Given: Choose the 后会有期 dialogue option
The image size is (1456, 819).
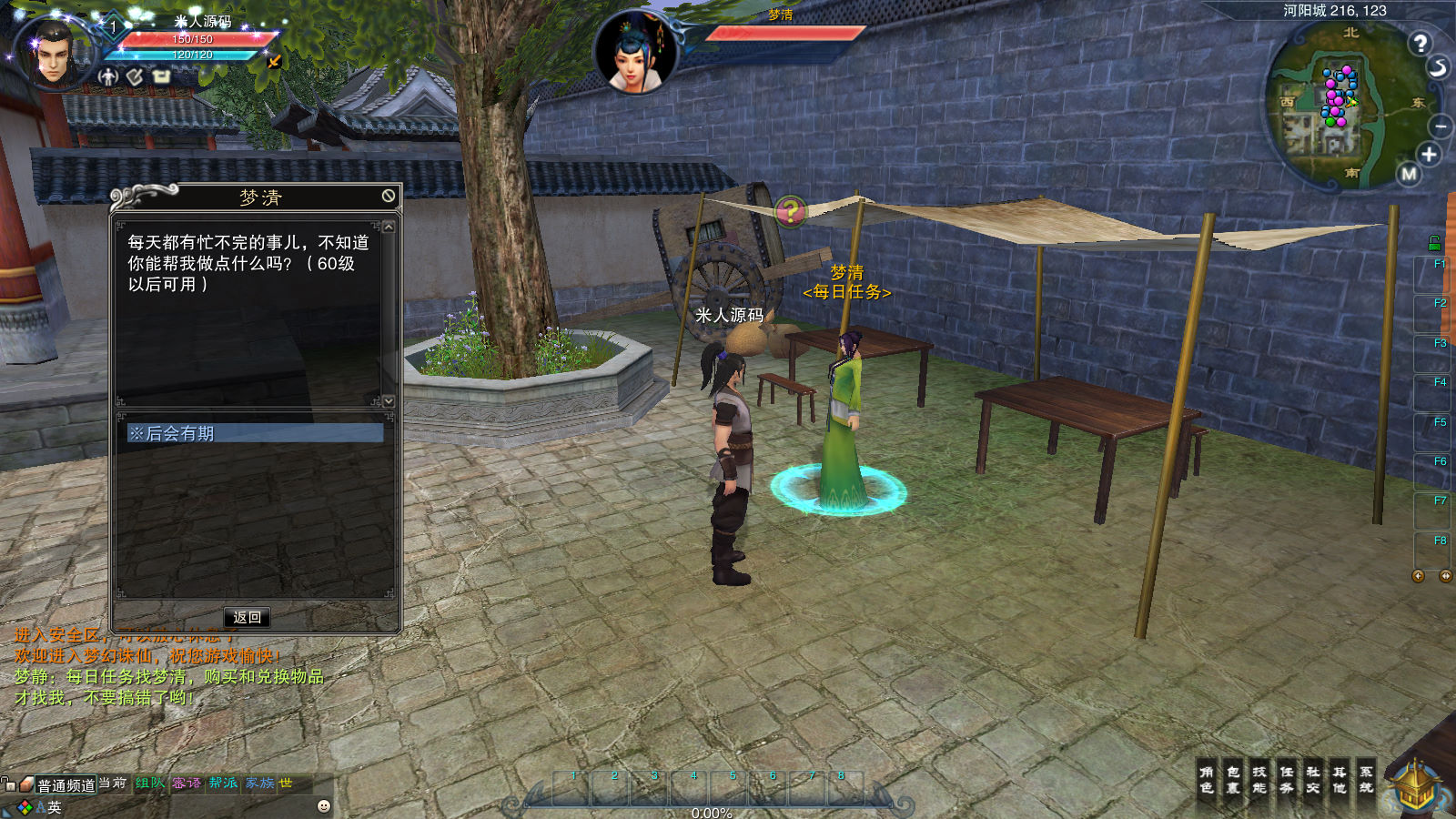Looking at the screenshot, I should 255,433.
